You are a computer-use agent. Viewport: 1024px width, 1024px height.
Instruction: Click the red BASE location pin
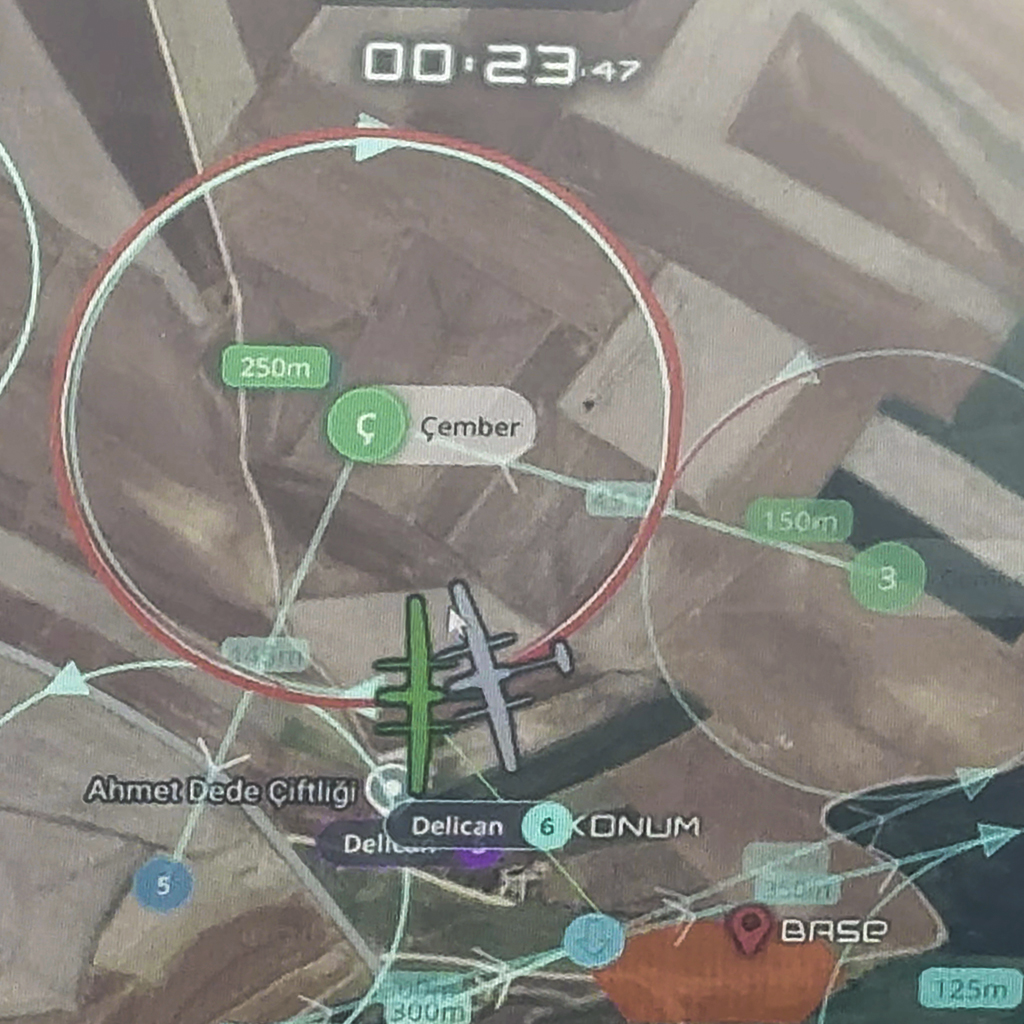[750, 928]
